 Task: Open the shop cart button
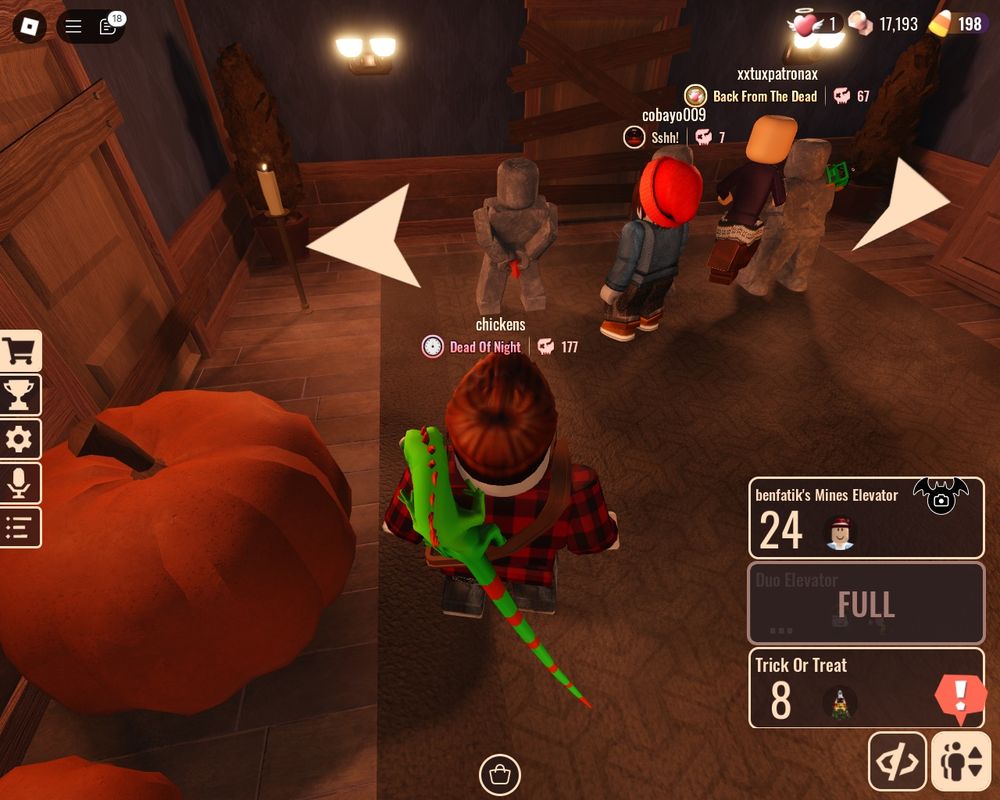(20, 351)
